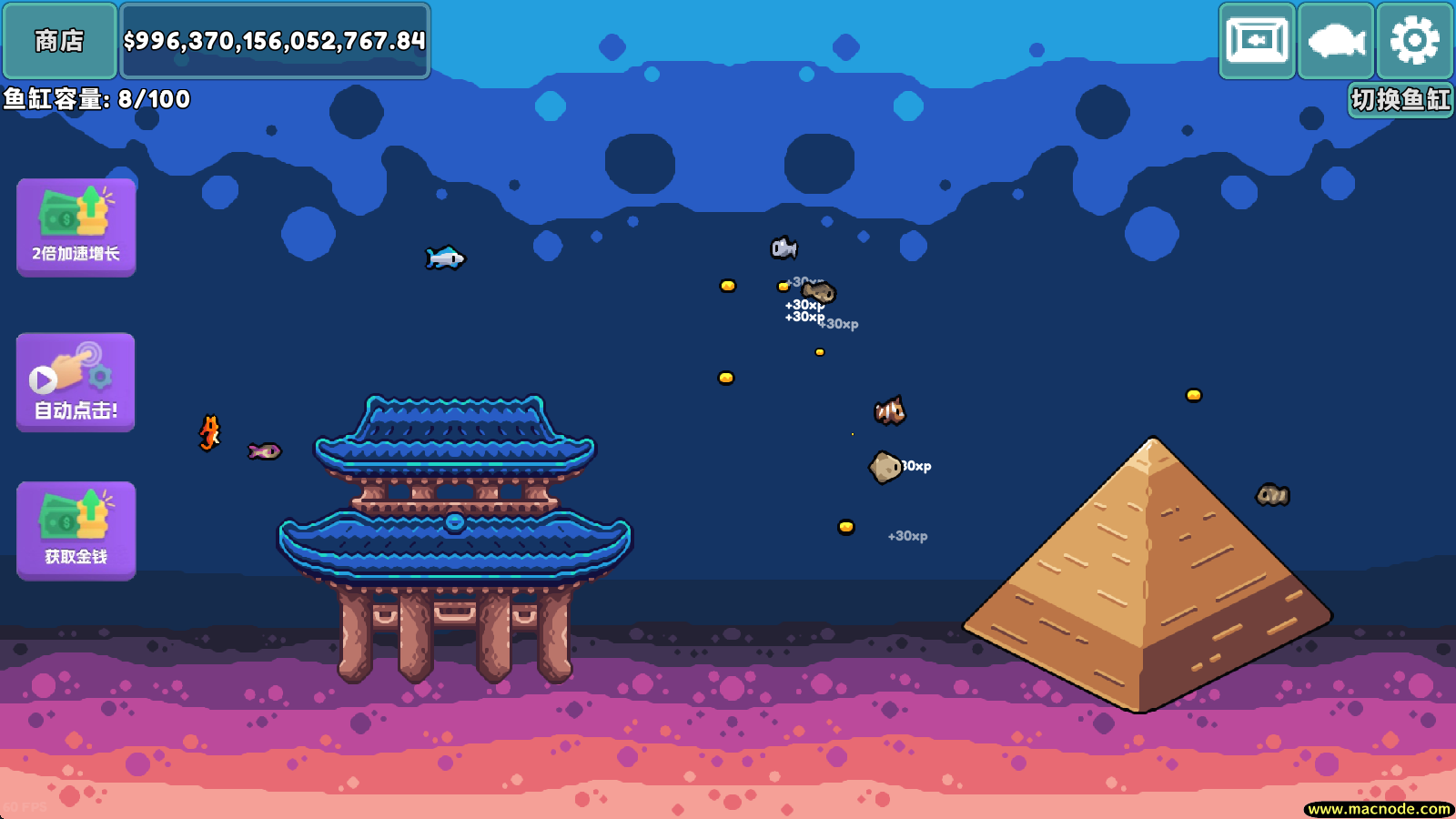
Task: Tap the 获取金钱 get money button
Action: point(76,531)
